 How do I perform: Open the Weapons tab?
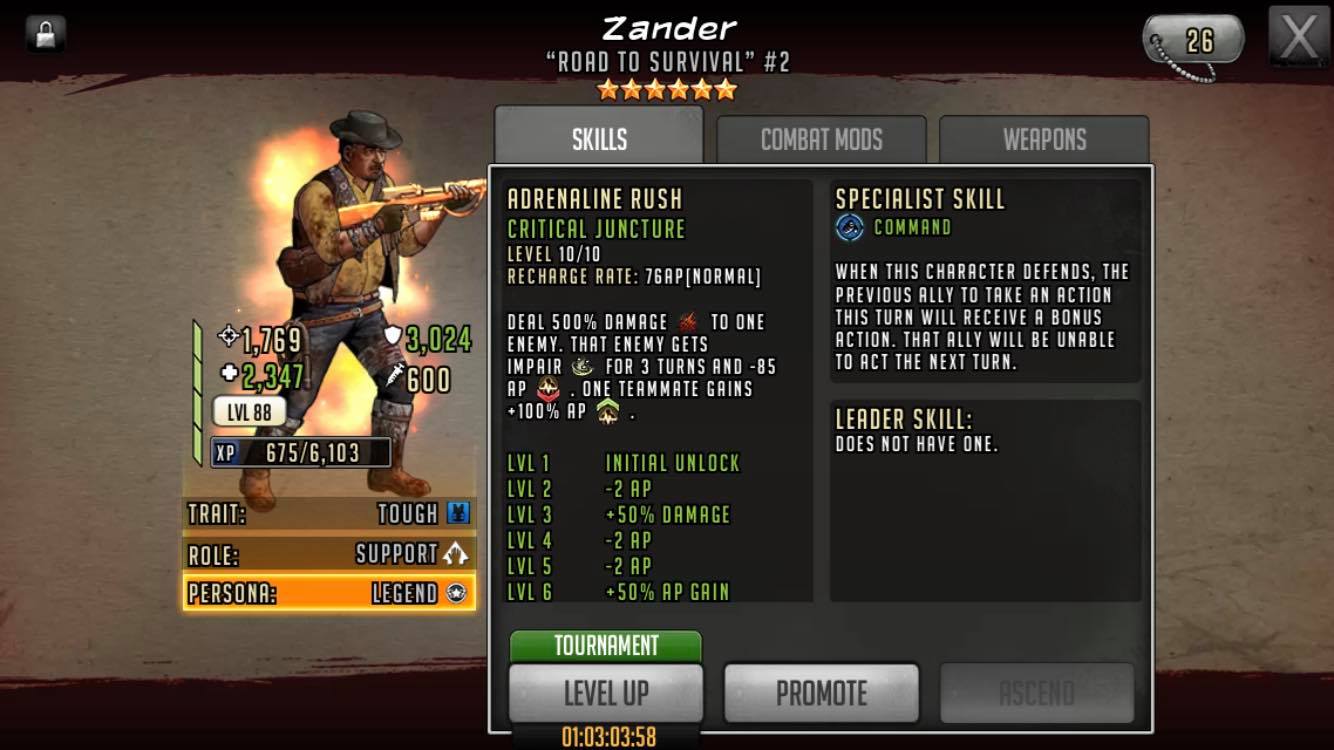click(x=1042, y=139)
